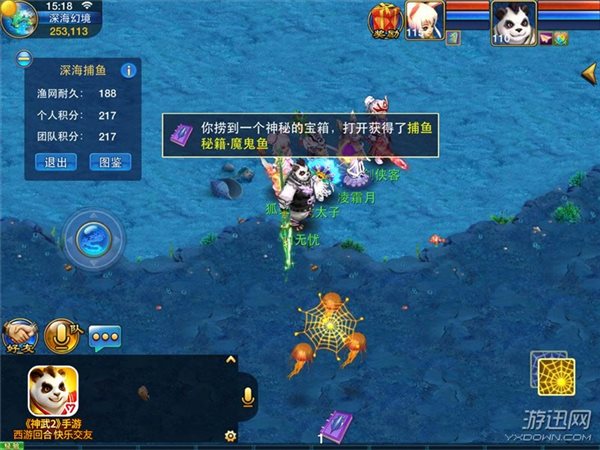Activate the team voice microphone button
Viewport: 600px width, 450px height.
pos(63,336)
